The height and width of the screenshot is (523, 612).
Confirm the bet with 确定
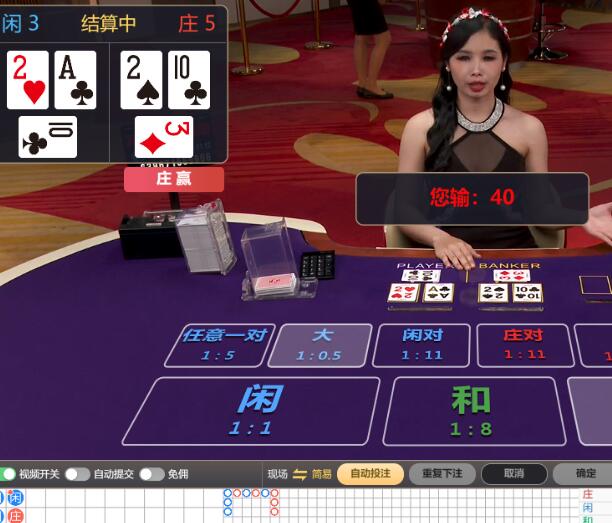[x=586, y=474]
